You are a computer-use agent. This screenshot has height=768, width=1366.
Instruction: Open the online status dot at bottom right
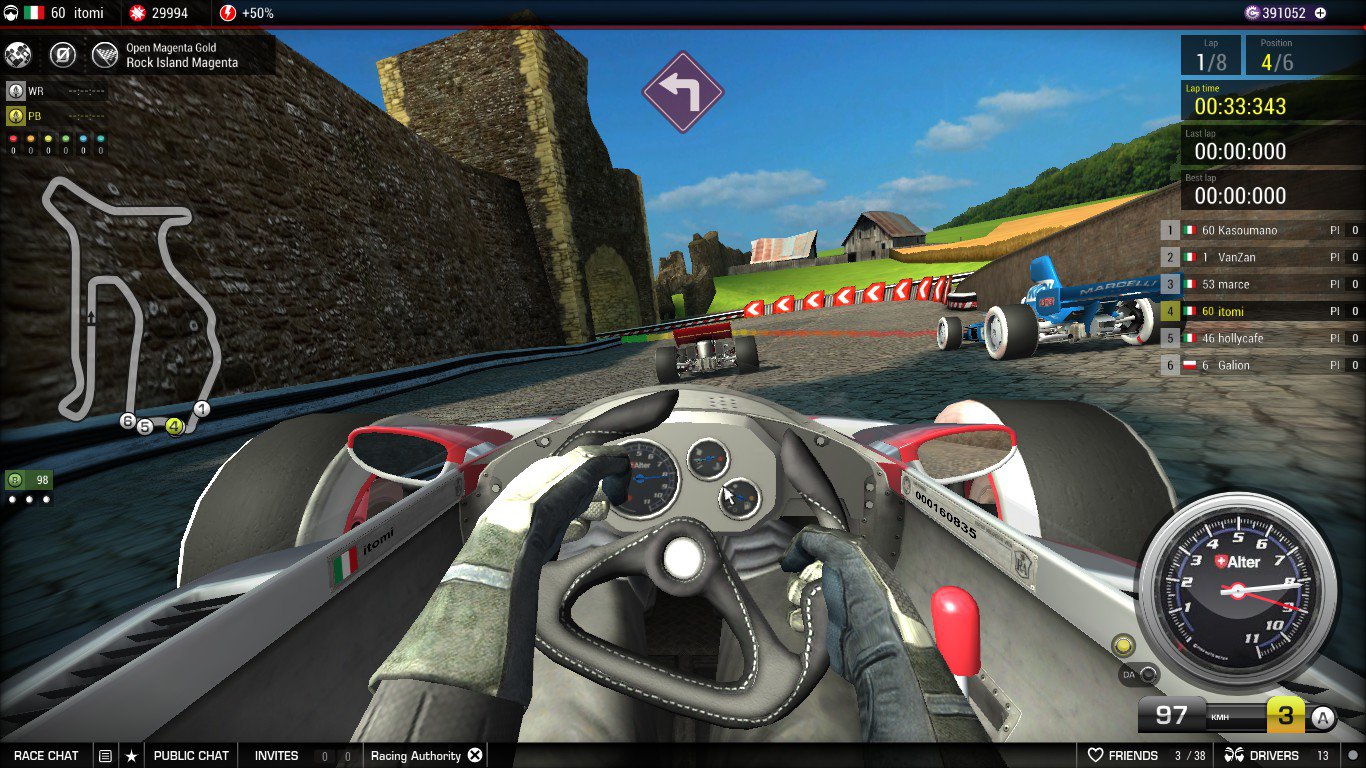1353,755
